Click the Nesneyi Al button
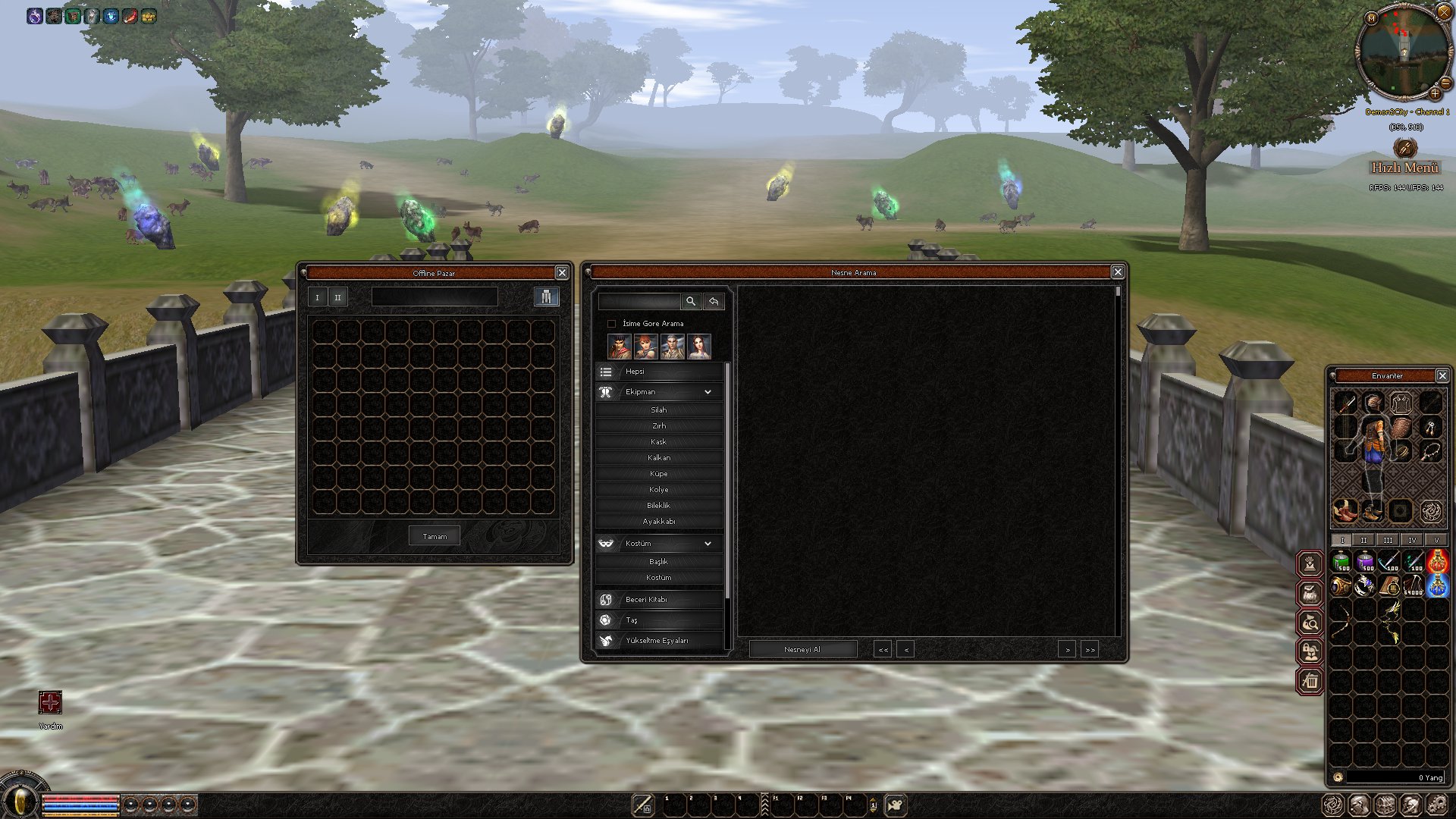Screen dimensions: 1456x819 point(802,649)
